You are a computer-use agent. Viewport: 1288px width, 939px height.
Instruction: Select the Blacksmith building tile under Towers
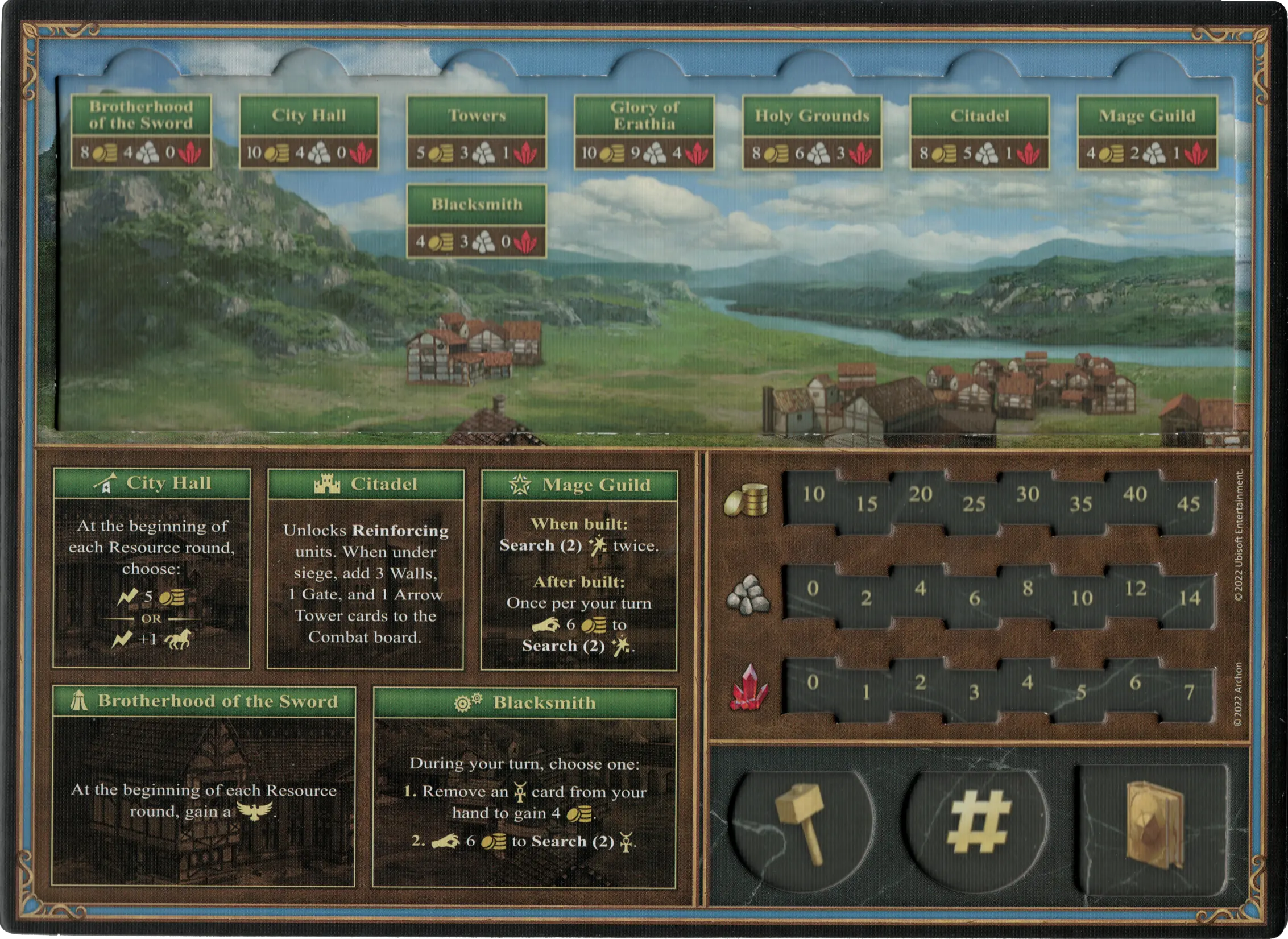(x=477, y=221)
